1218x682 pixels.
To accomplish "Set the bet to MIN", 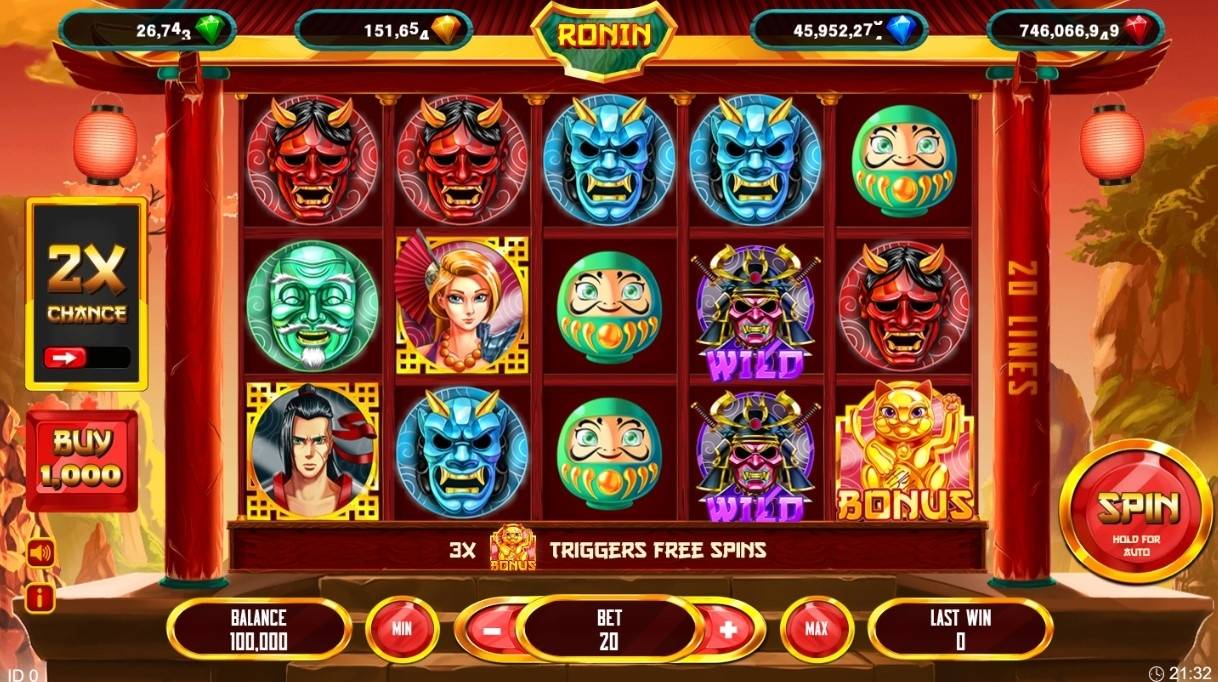I will point(402,629).
